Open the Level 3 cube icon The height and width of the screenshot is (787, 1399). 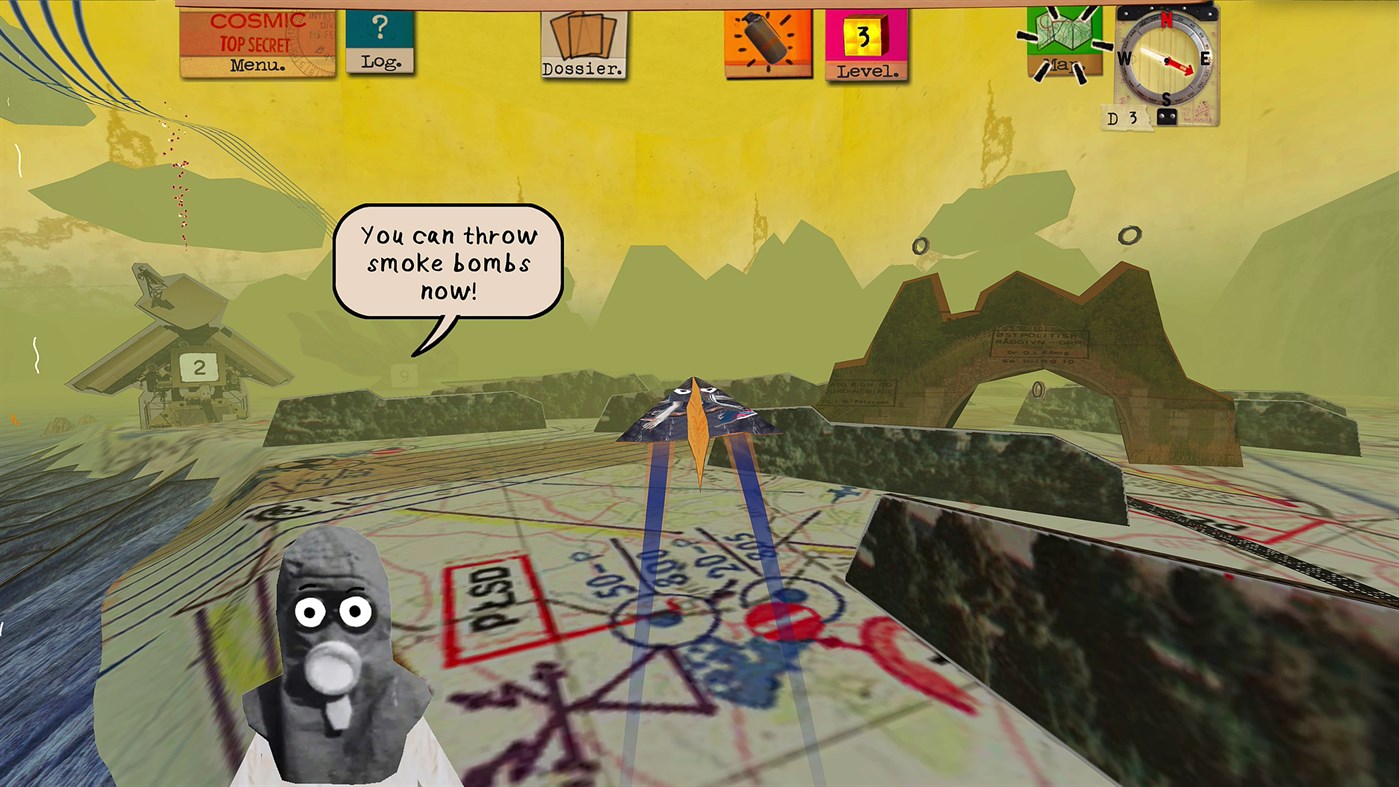866,45
